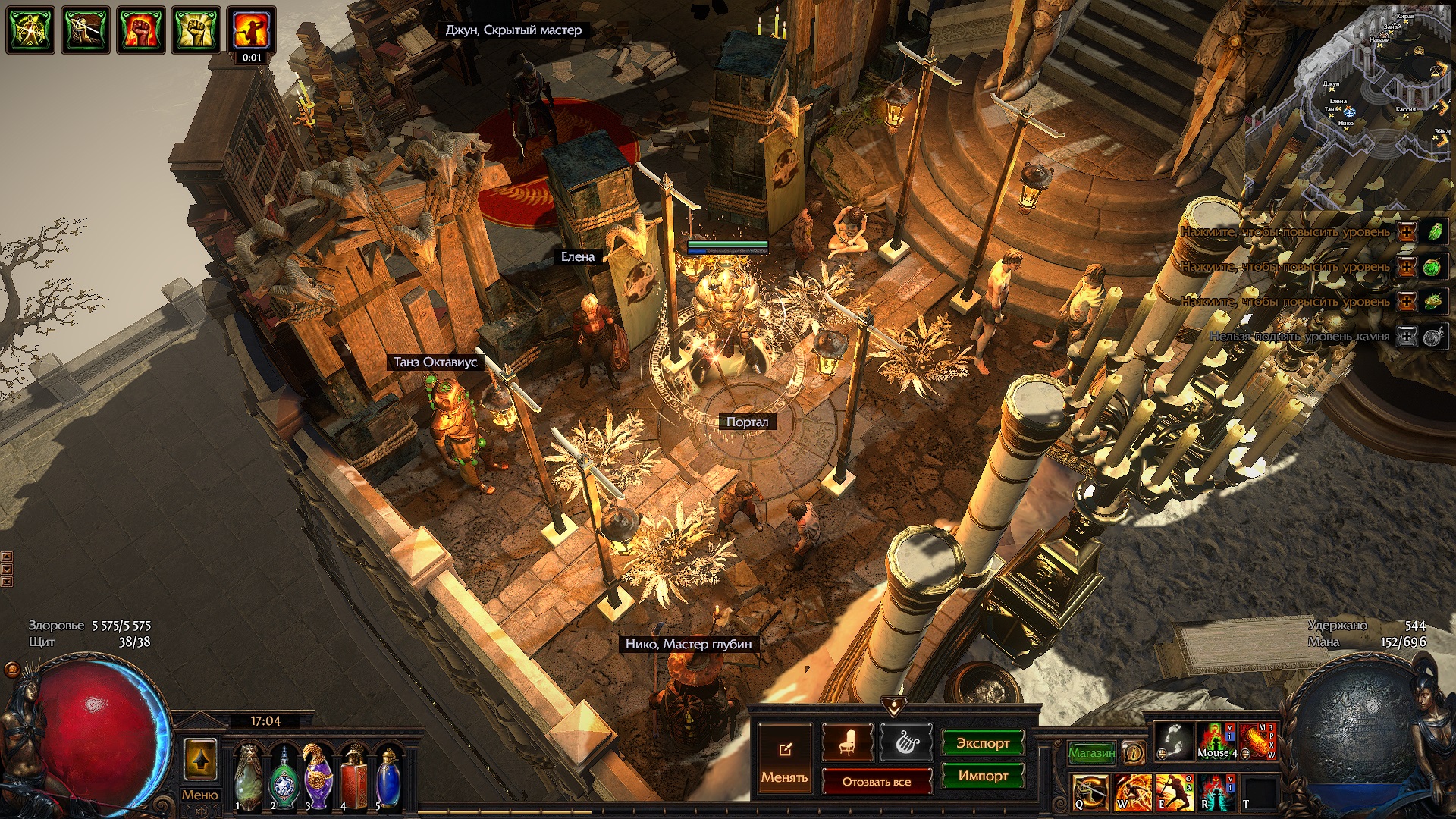Select the footprints move skill slot

[x=1173, y=741]
